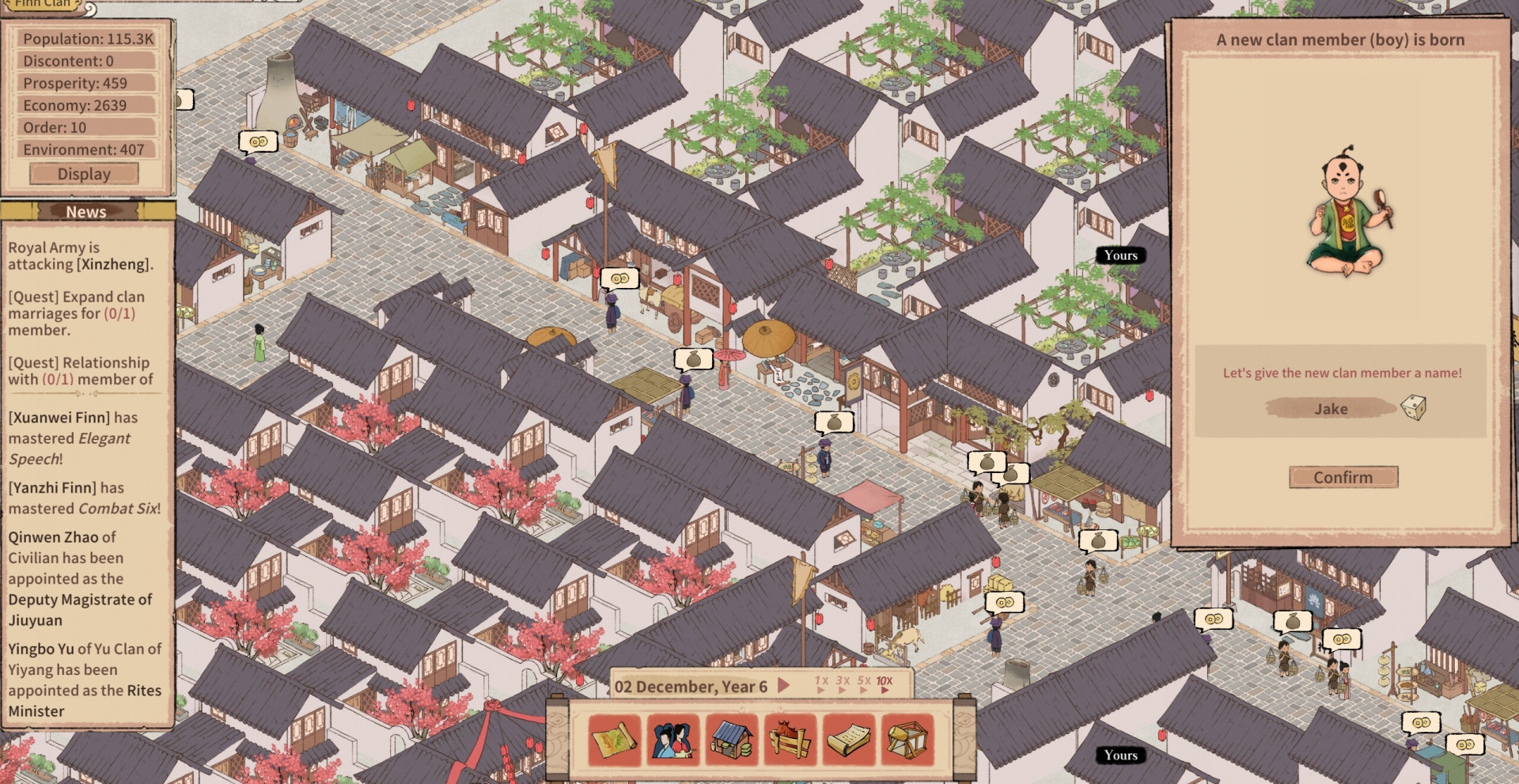Click the main play button beside the date
Viewport: 1519px width, 784px height.
[x=783, y=685]
